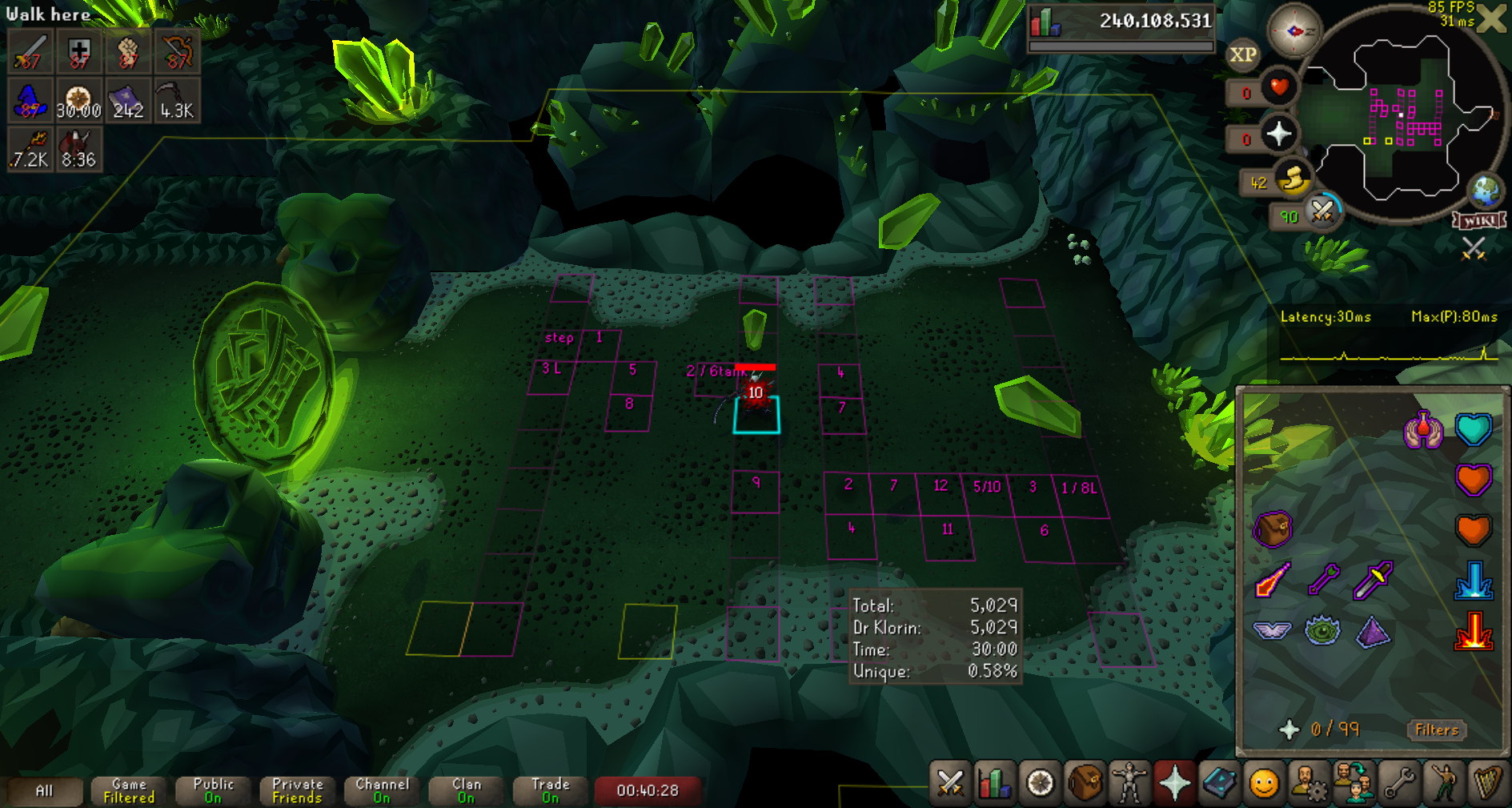1512x808 pixels.
Task: Choose the purple pyramid prayer icon
Action: click(x=1373, y=631)
